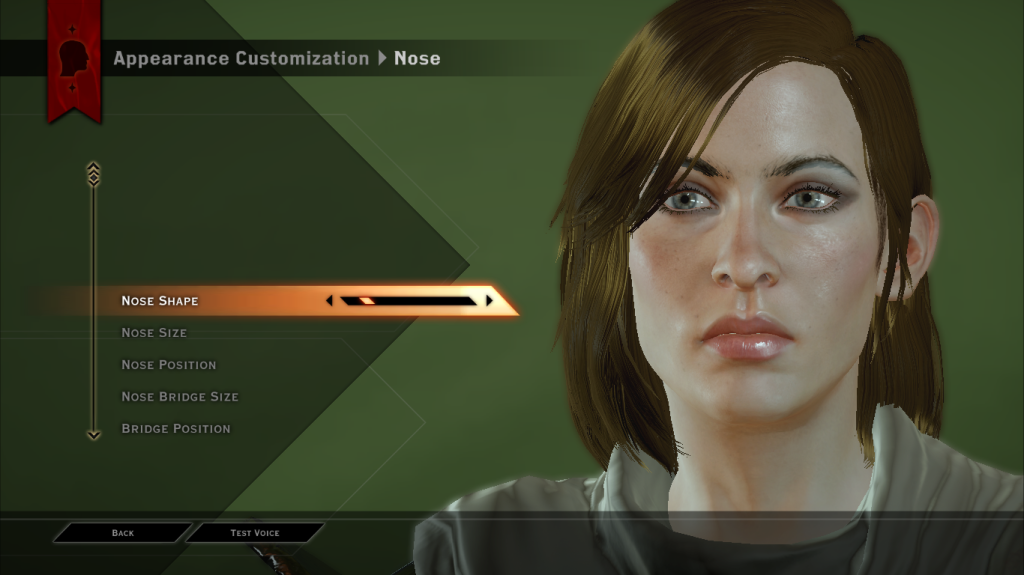Select Nose Position in the list

click(168, 365)
